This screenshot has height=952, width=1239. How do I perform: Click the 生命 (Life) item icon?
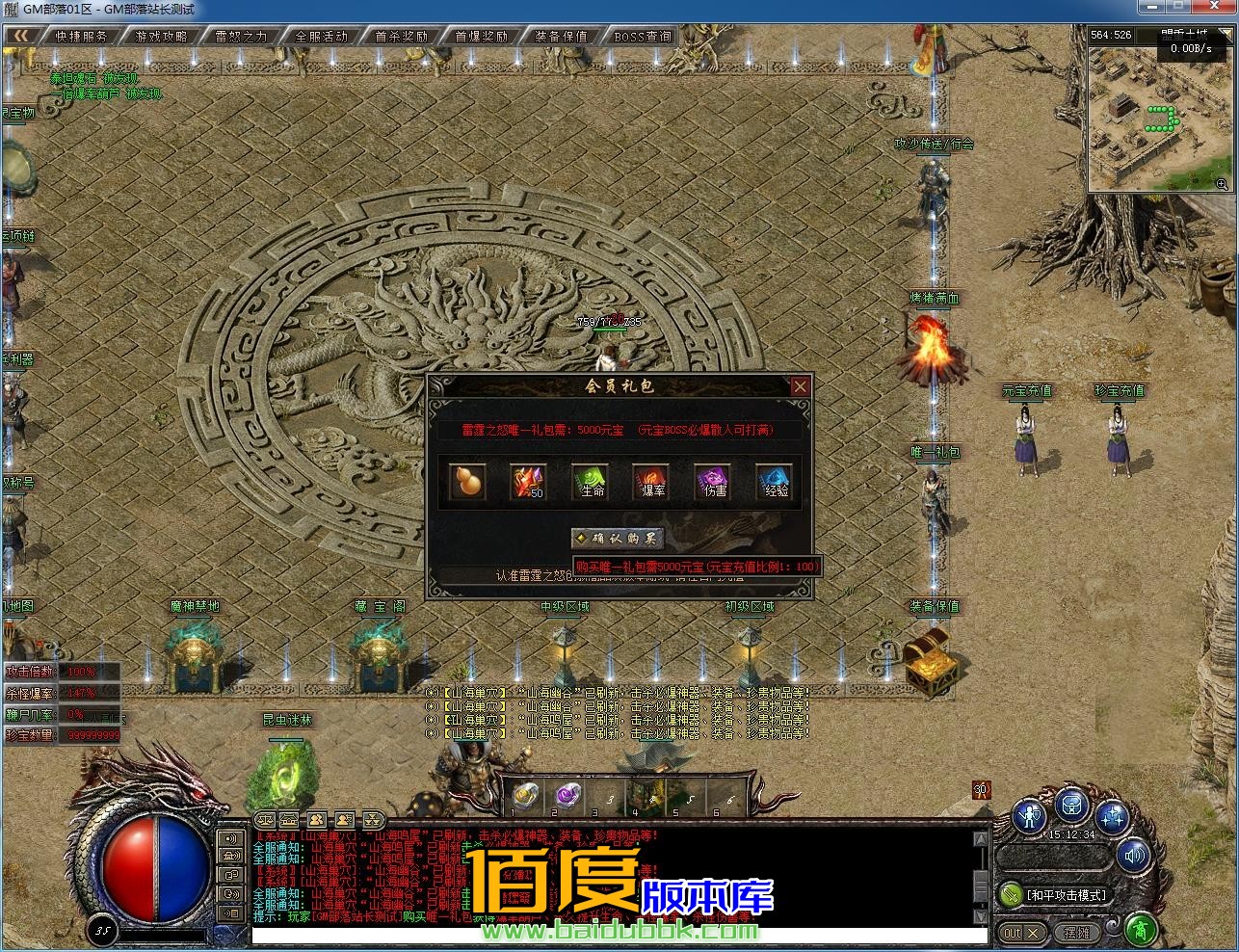590,484
